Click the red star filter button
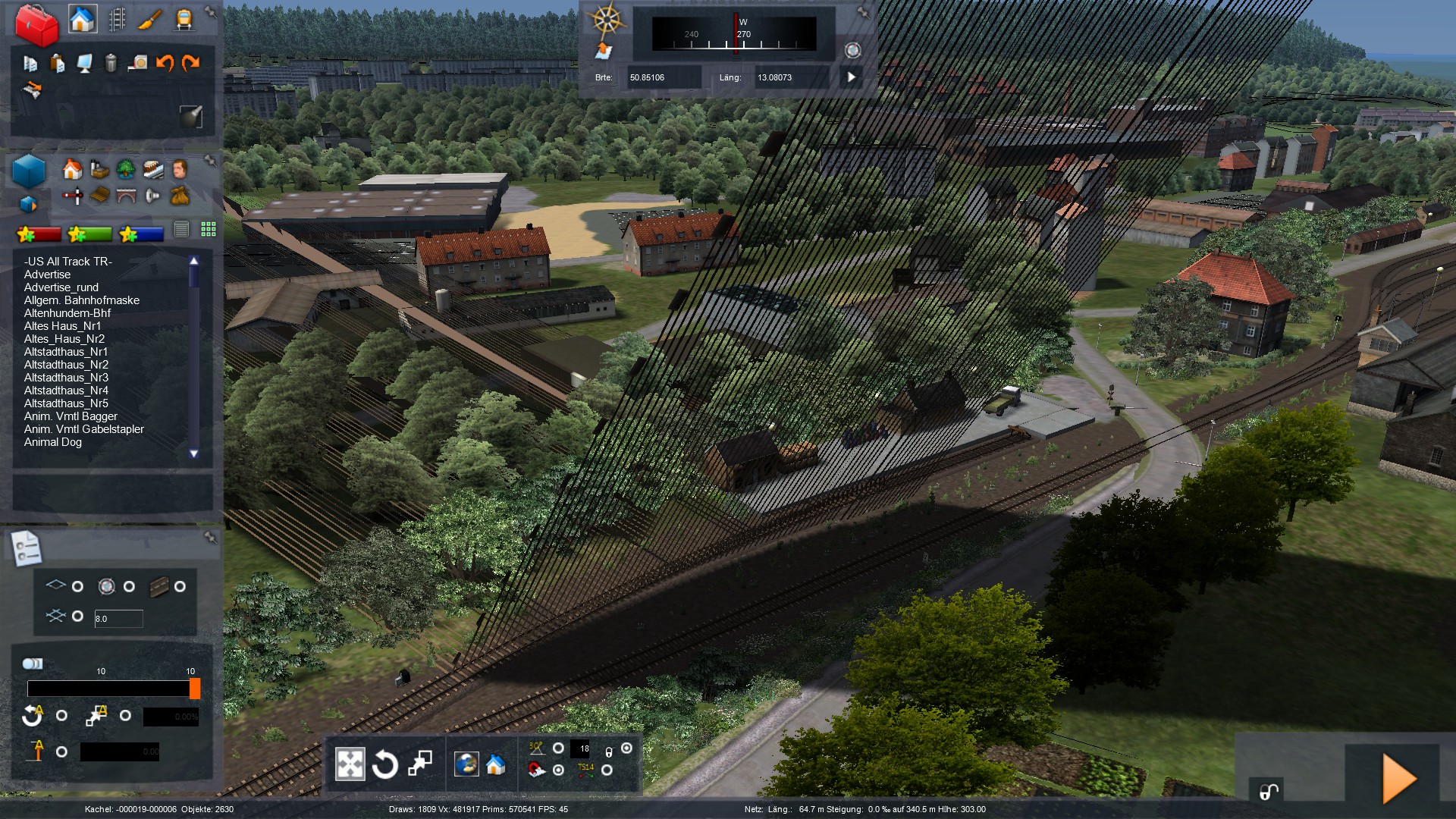Viewport: 1456px width, 819px height. (39, 234)
